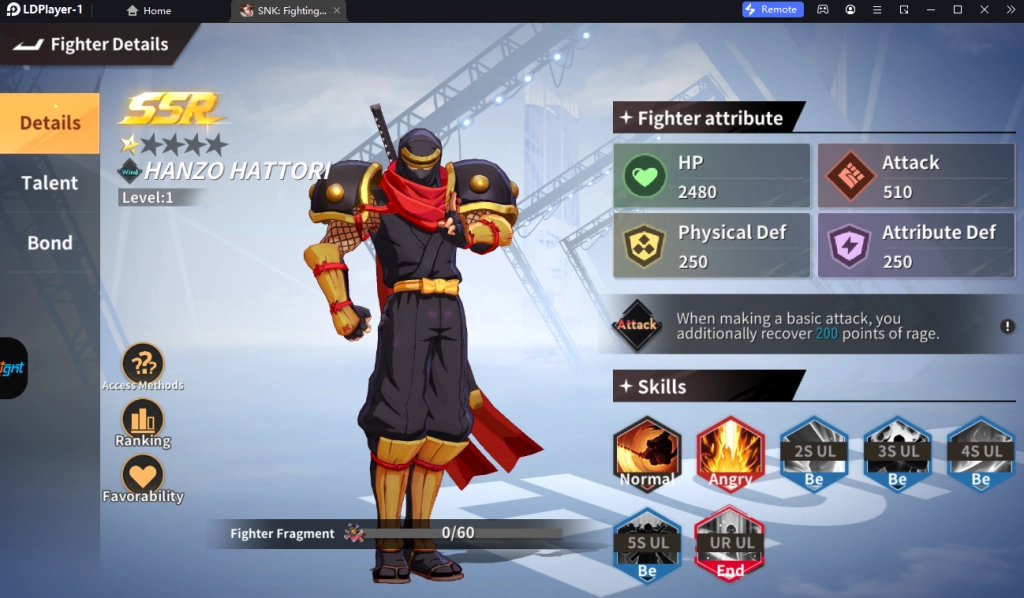Expand the side tab on the left edge

click(x=13, y=368)
